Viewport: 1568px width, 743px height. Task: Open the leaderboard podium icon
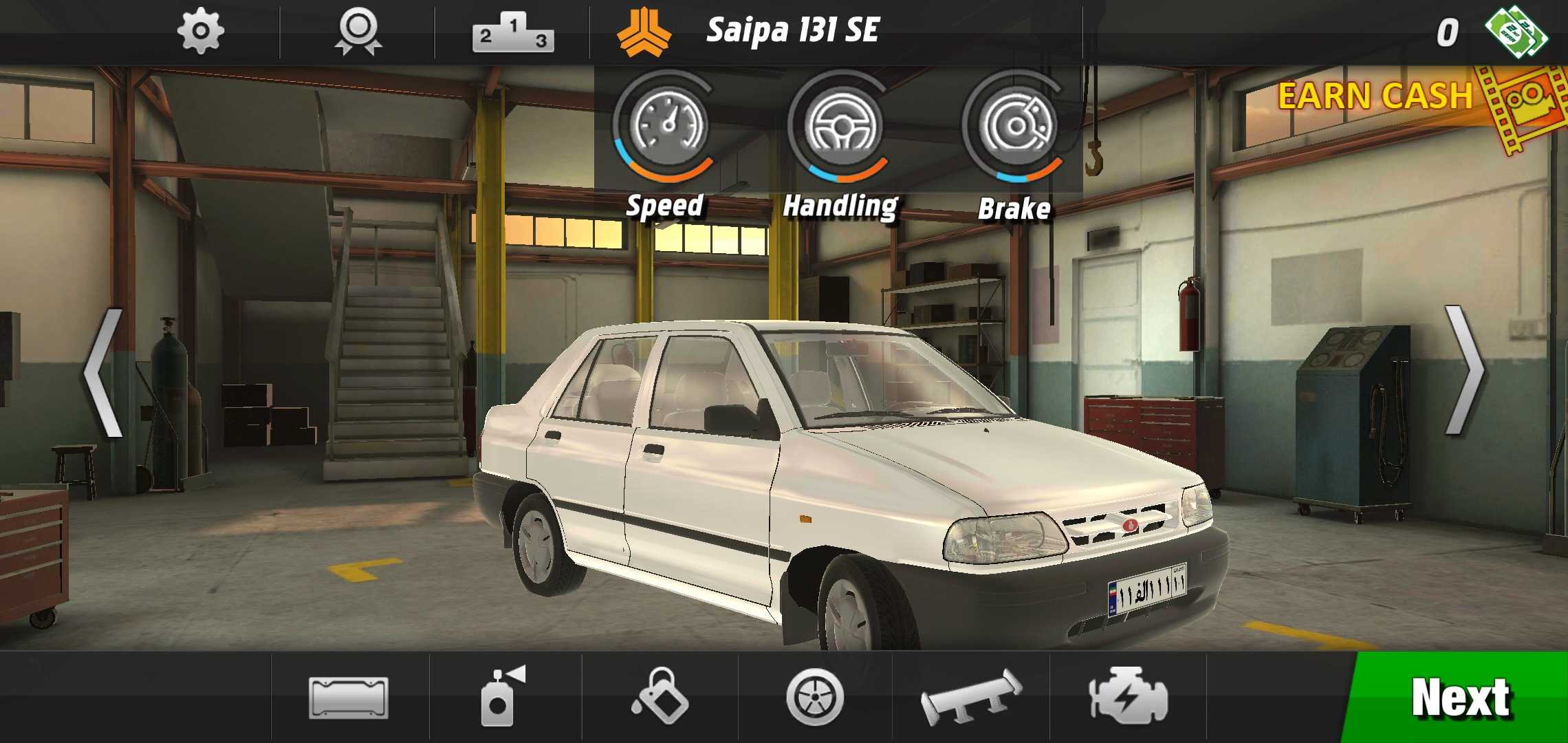tap(513, 33)
